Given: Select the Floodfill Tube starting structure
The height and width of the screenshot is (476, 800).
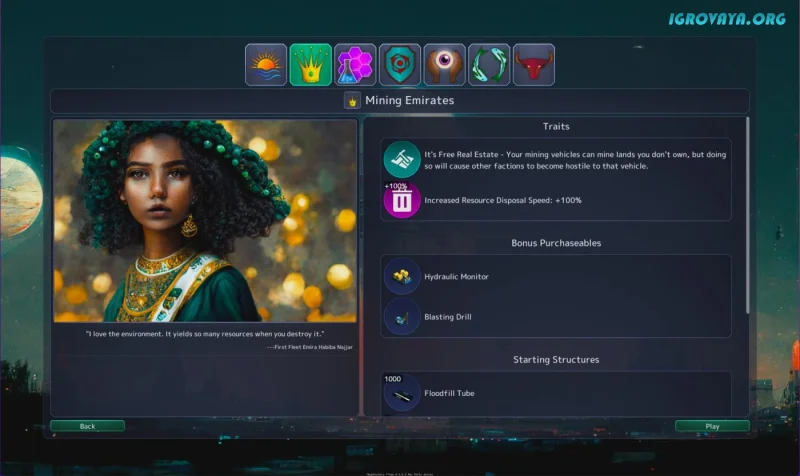Looking at the screenshot, I should pyautogui.click(x=402, y=393).
